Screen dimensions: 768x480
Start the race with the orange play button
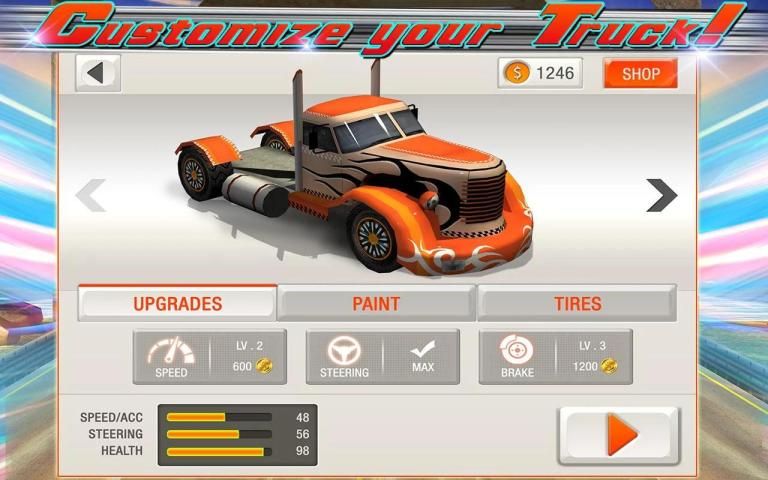point(618,436)
